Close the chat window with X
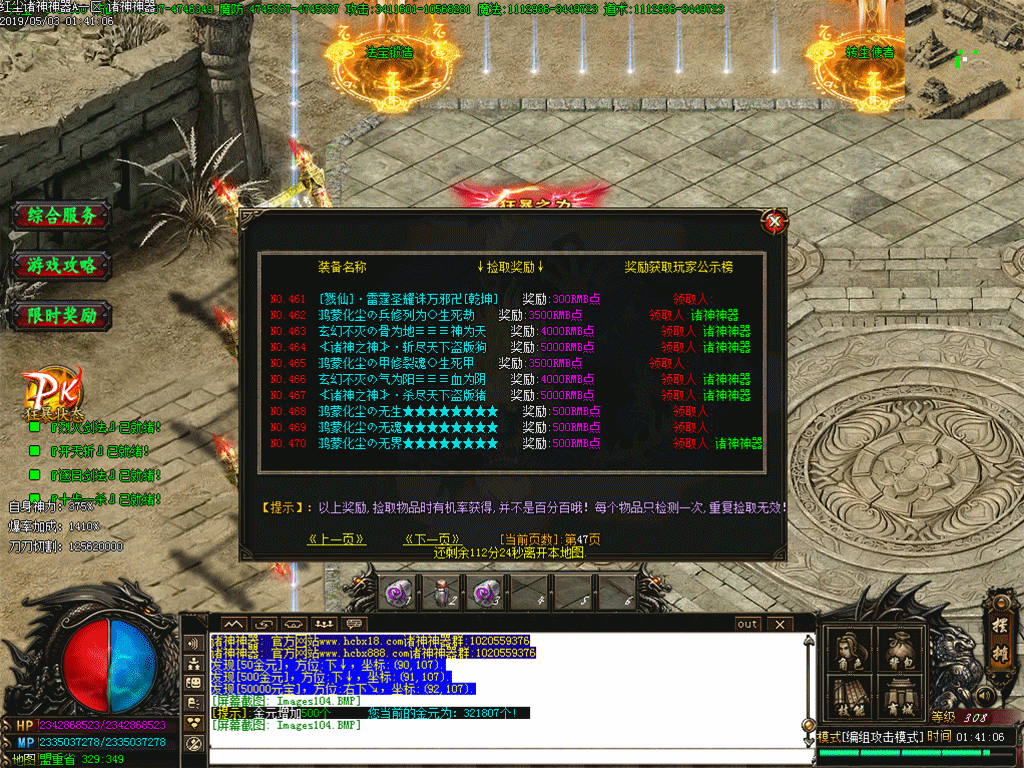 click(779, 624)
